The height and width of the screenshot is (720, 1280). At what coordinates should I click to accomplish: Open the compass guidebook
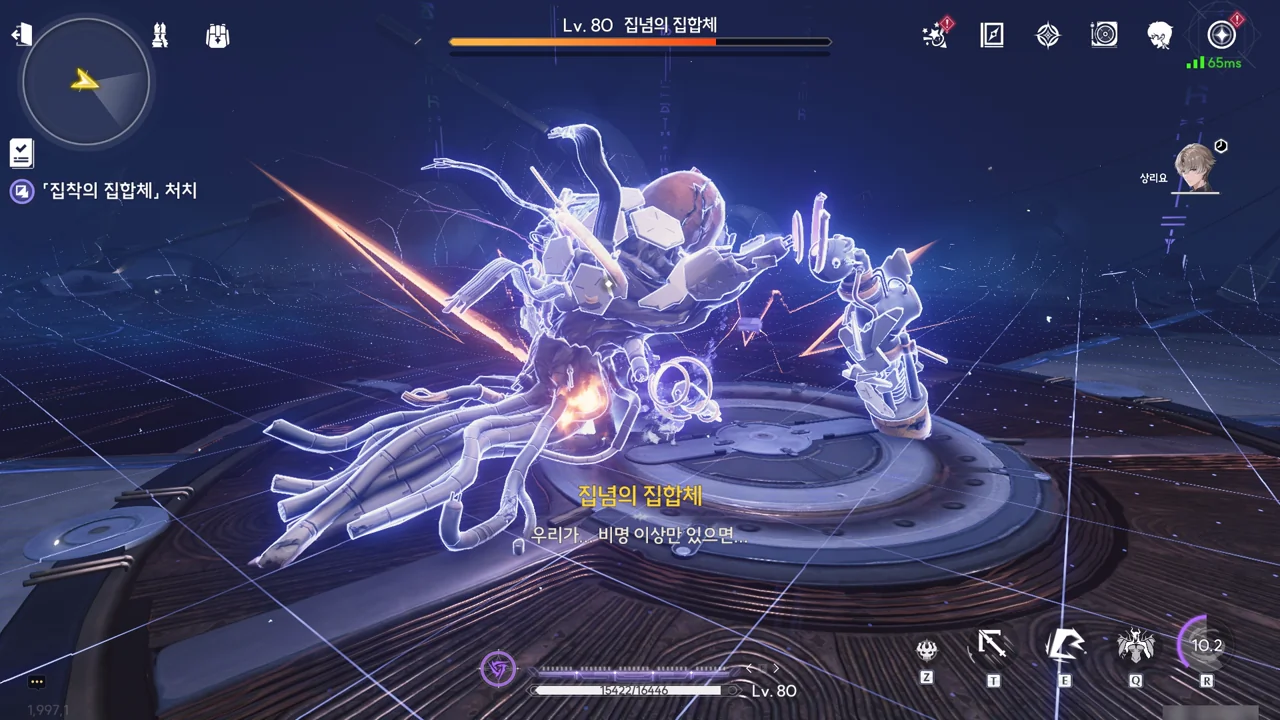991,36
